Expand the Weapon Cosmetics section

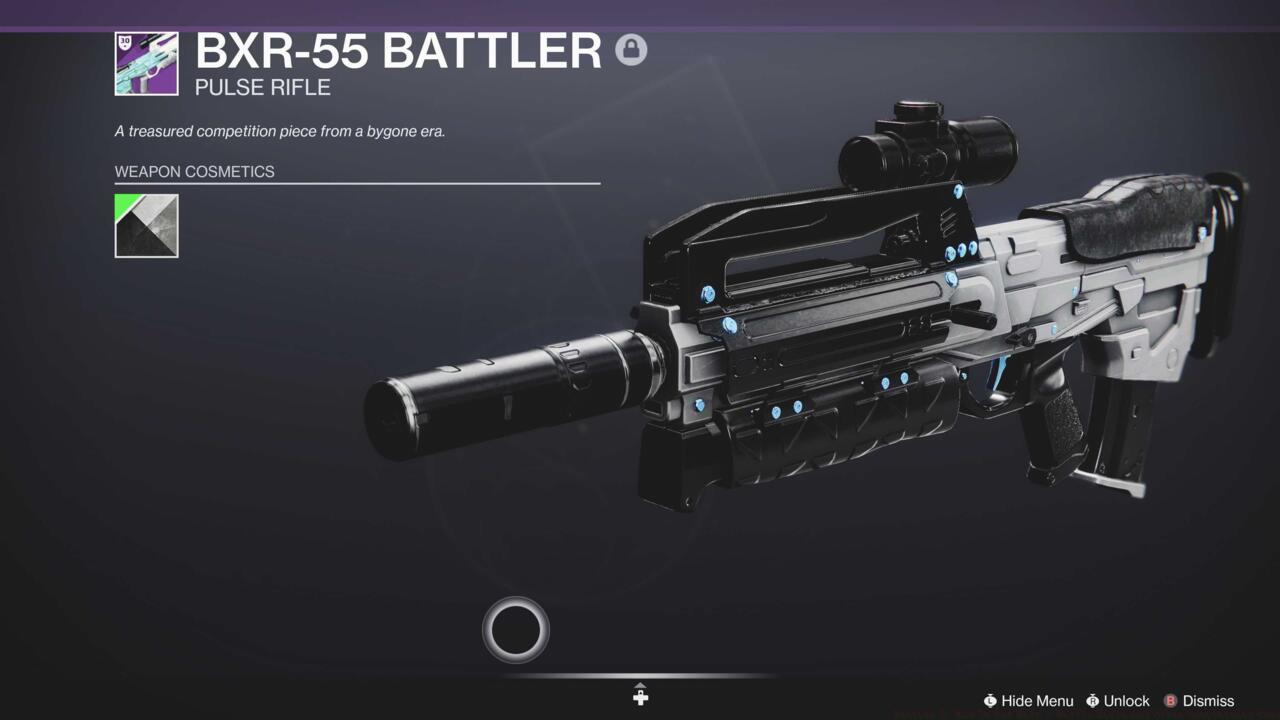193,171
